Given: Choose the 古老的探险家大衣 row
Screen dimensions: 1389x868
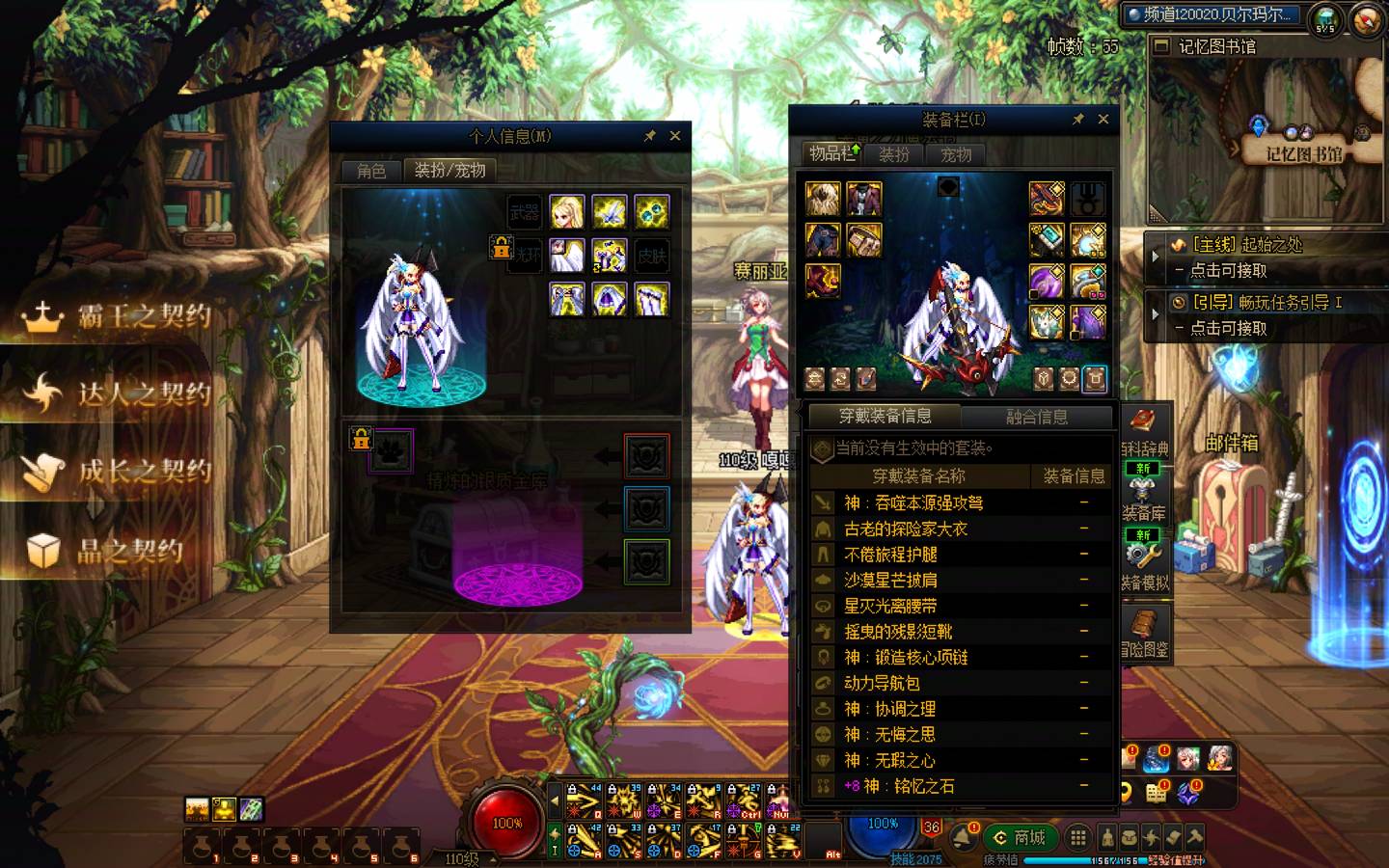Looking at the screenshot, I should (906, 529).
